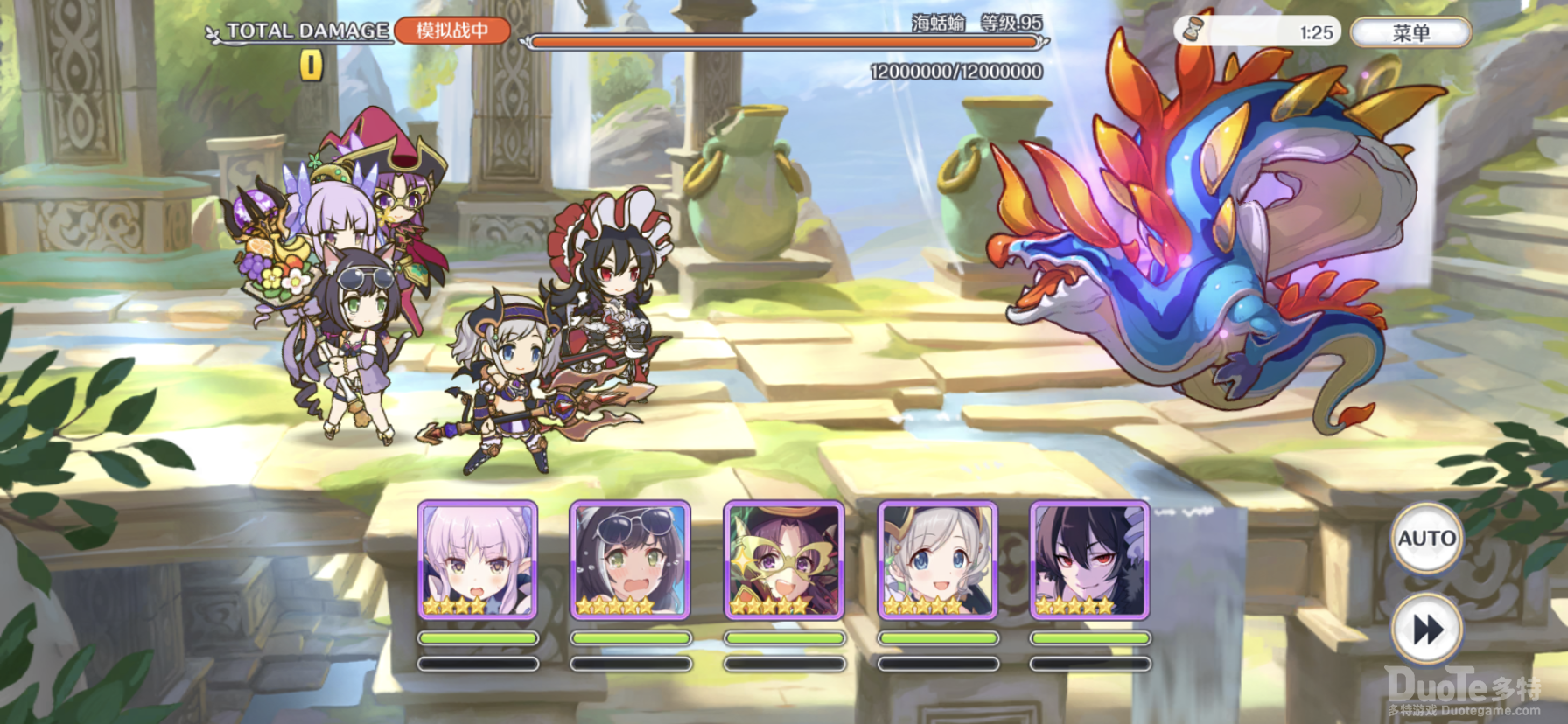Activate the fast-forward speed button

click(x=1426, y=630)
